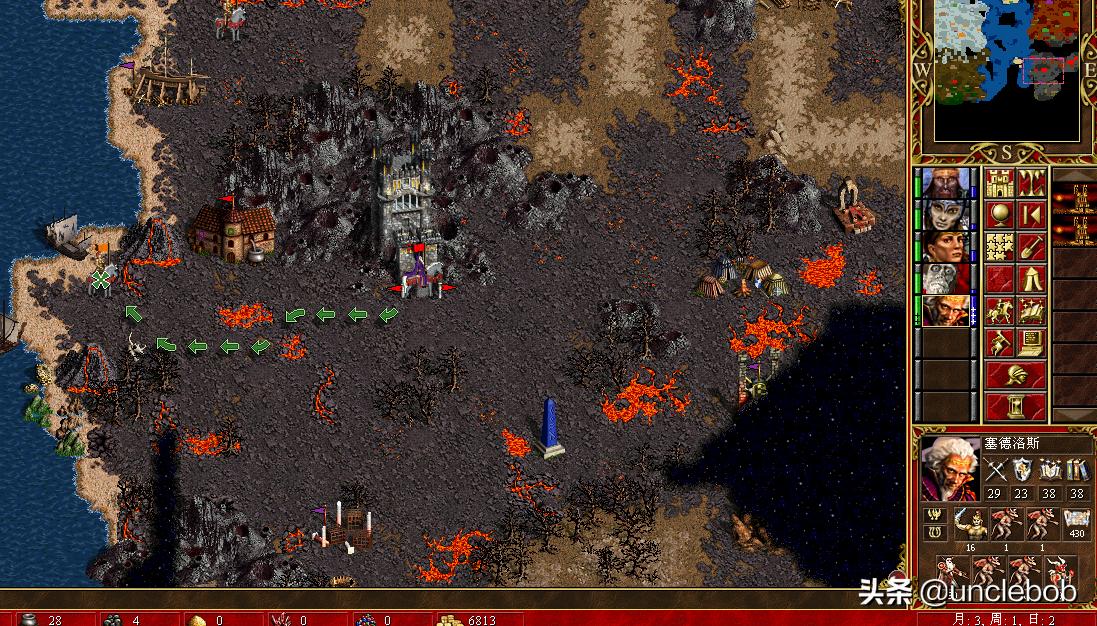Click the adventure options pickaxe figure button
Viewport: 1097px width, 626px height.
[x=1000, y=342]
